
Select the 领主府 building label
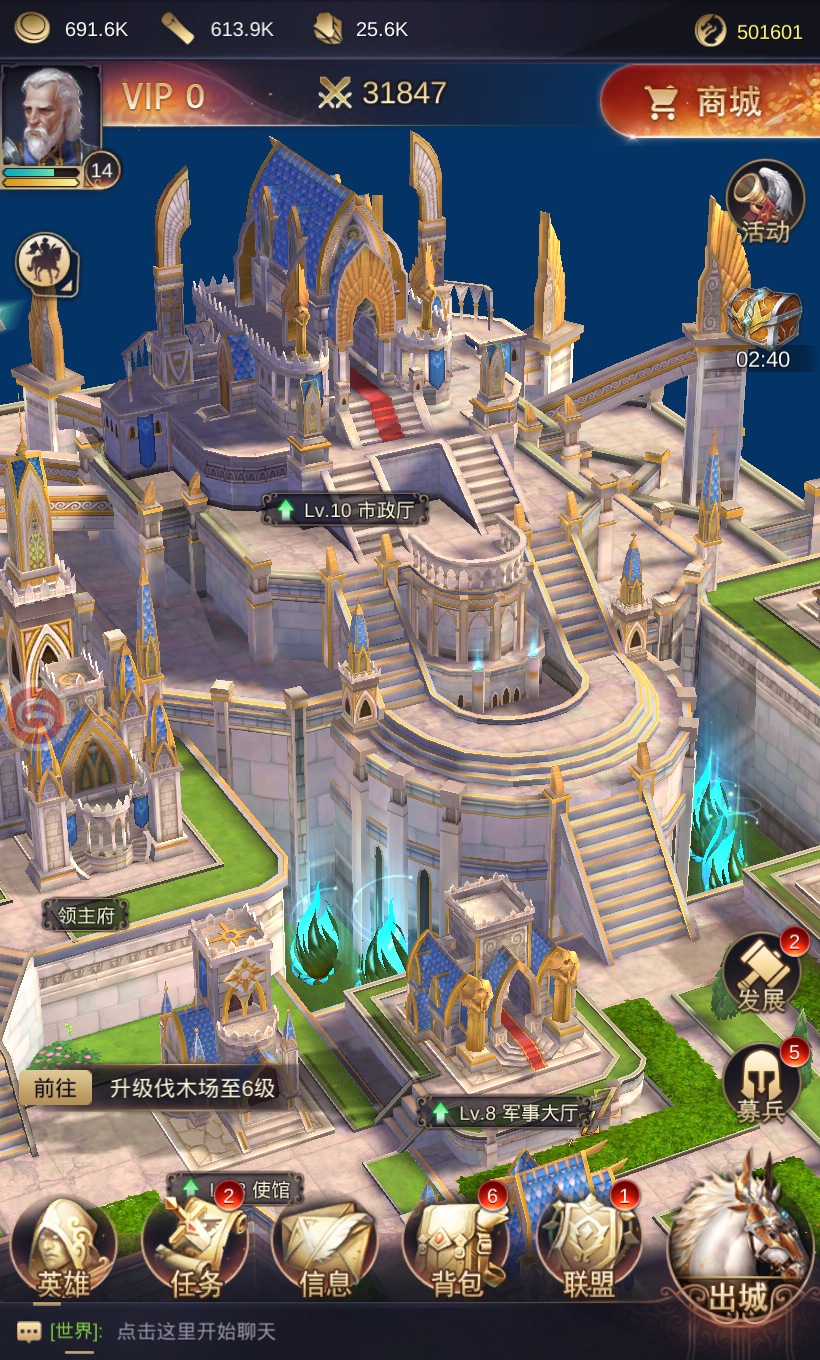(x=86, y=915)
